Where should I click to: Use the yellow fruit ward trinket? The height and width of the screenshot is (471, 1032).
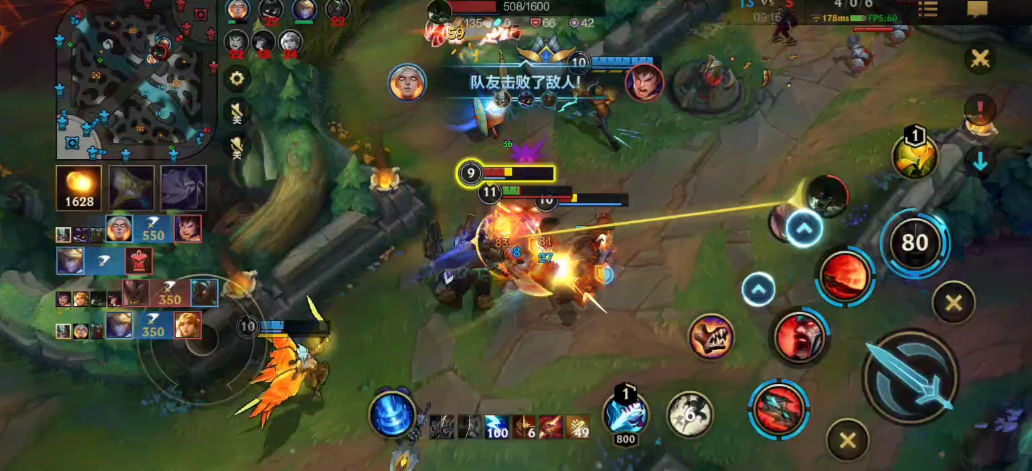pos(914,156)
